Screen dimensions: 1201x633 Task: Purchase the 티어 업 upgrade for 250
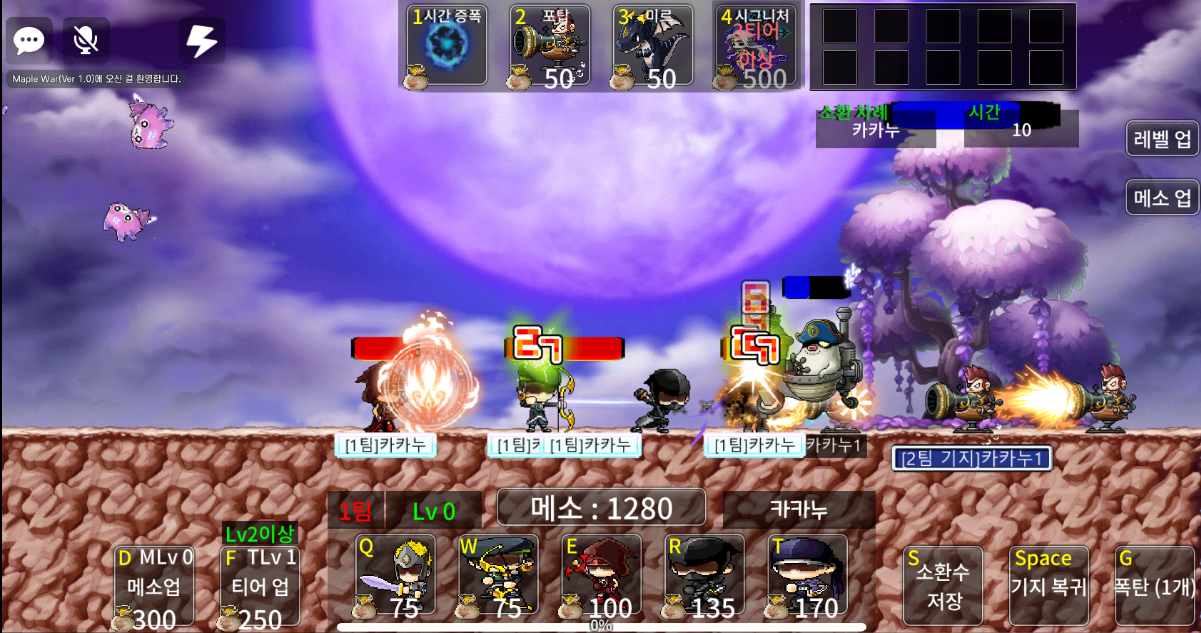pos(260,587)
